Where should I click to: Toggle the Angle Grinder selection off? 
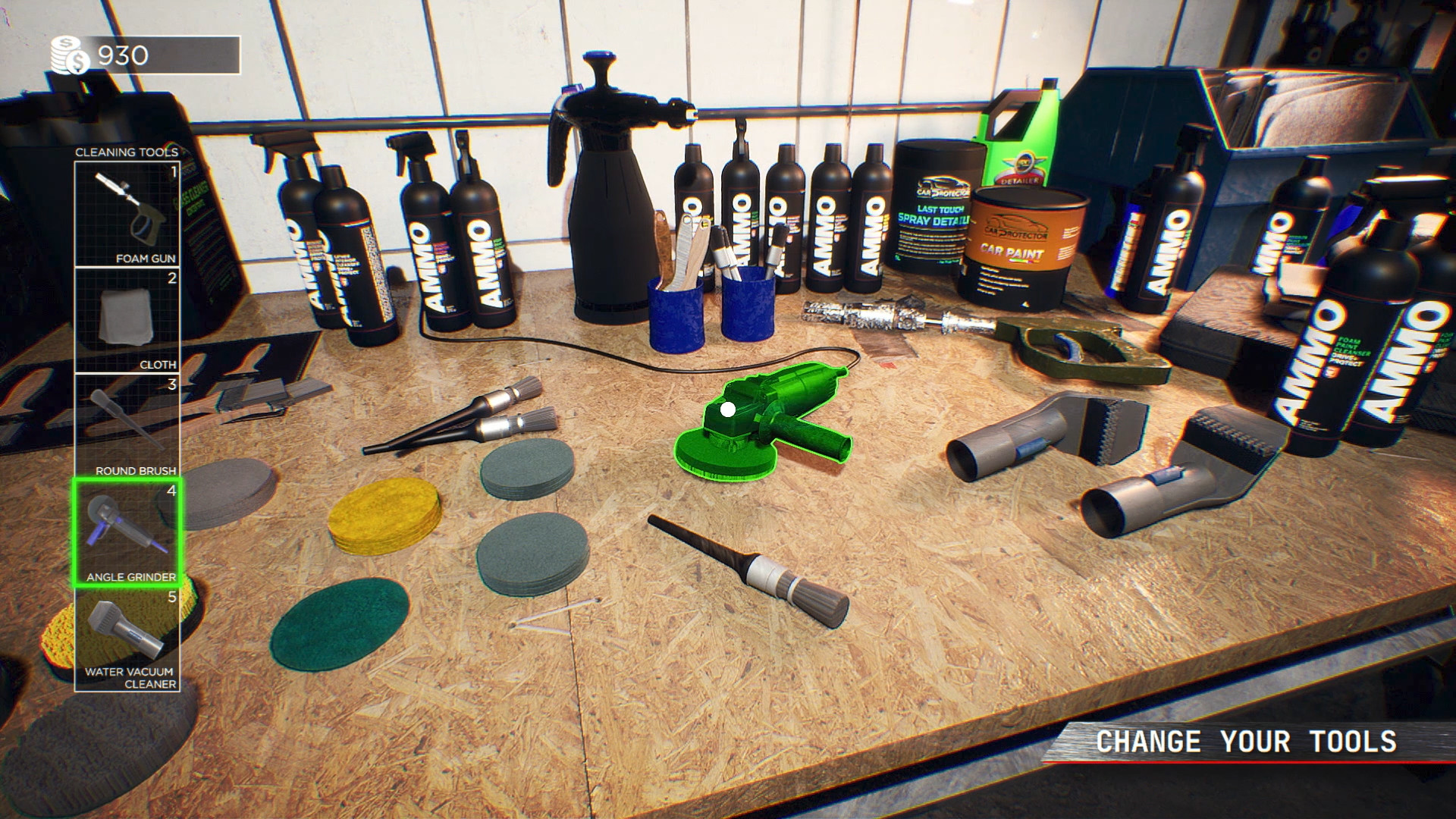126,531
